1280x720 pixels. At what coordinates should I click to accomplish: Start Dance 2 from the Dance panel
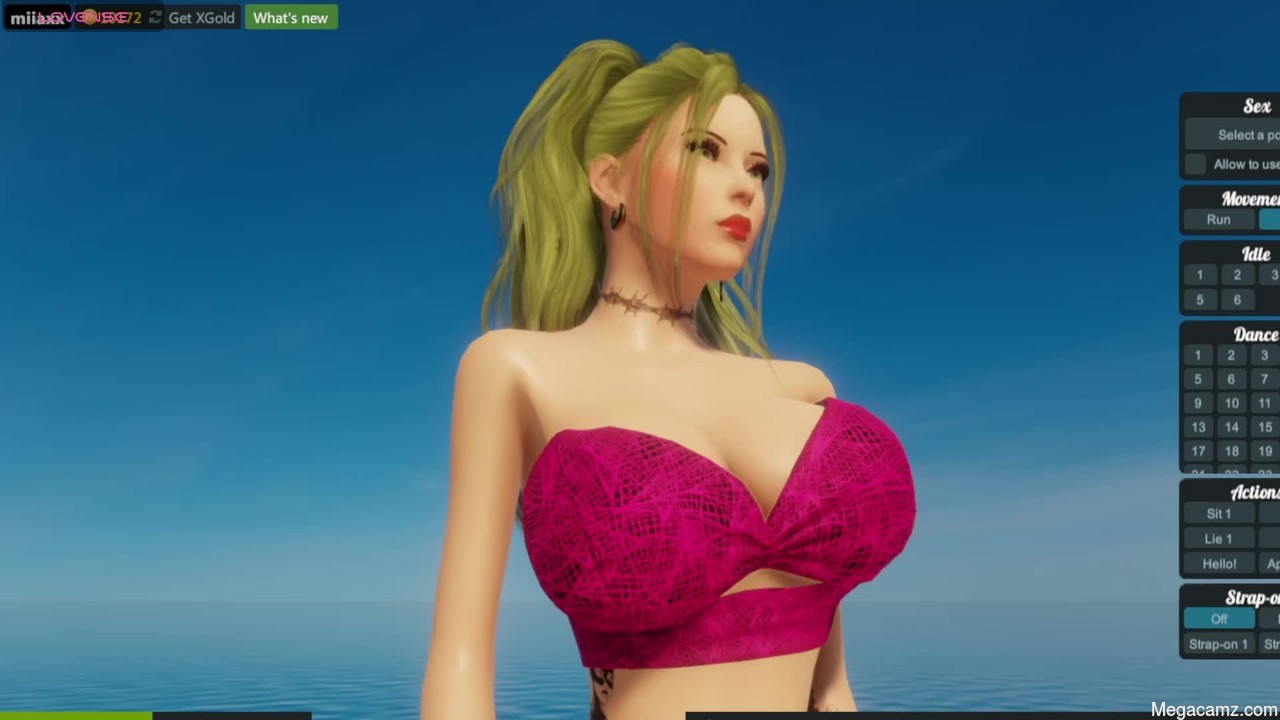coord(1231,355)
